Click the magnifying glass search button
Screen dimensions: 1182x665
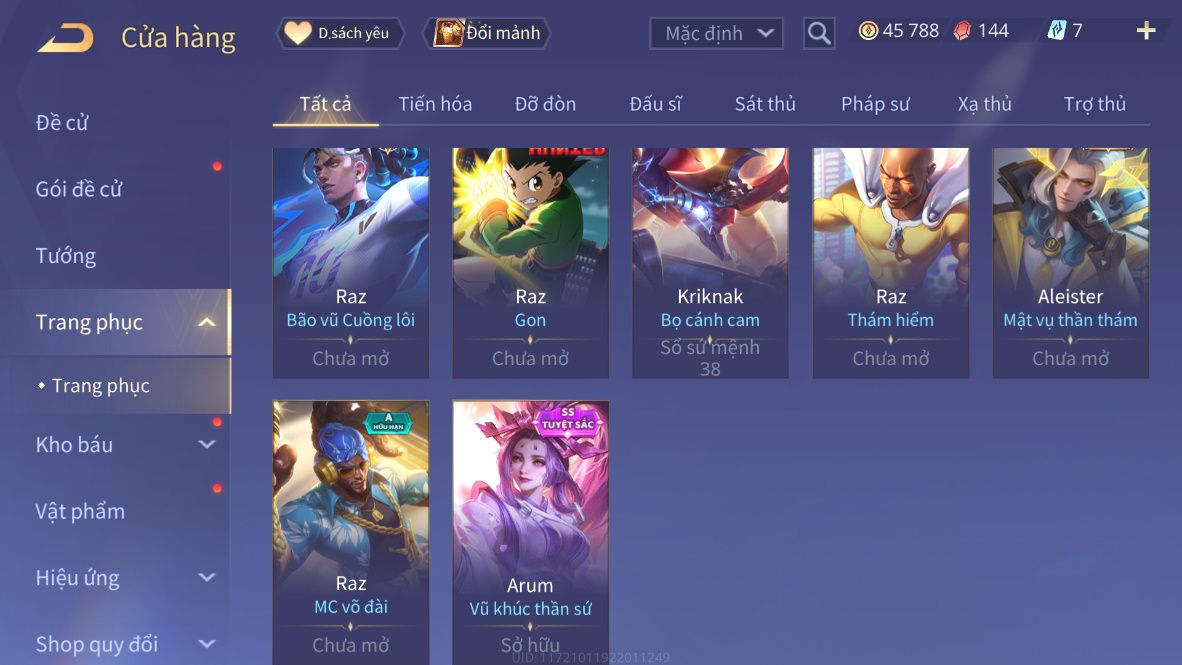(819, 34)
